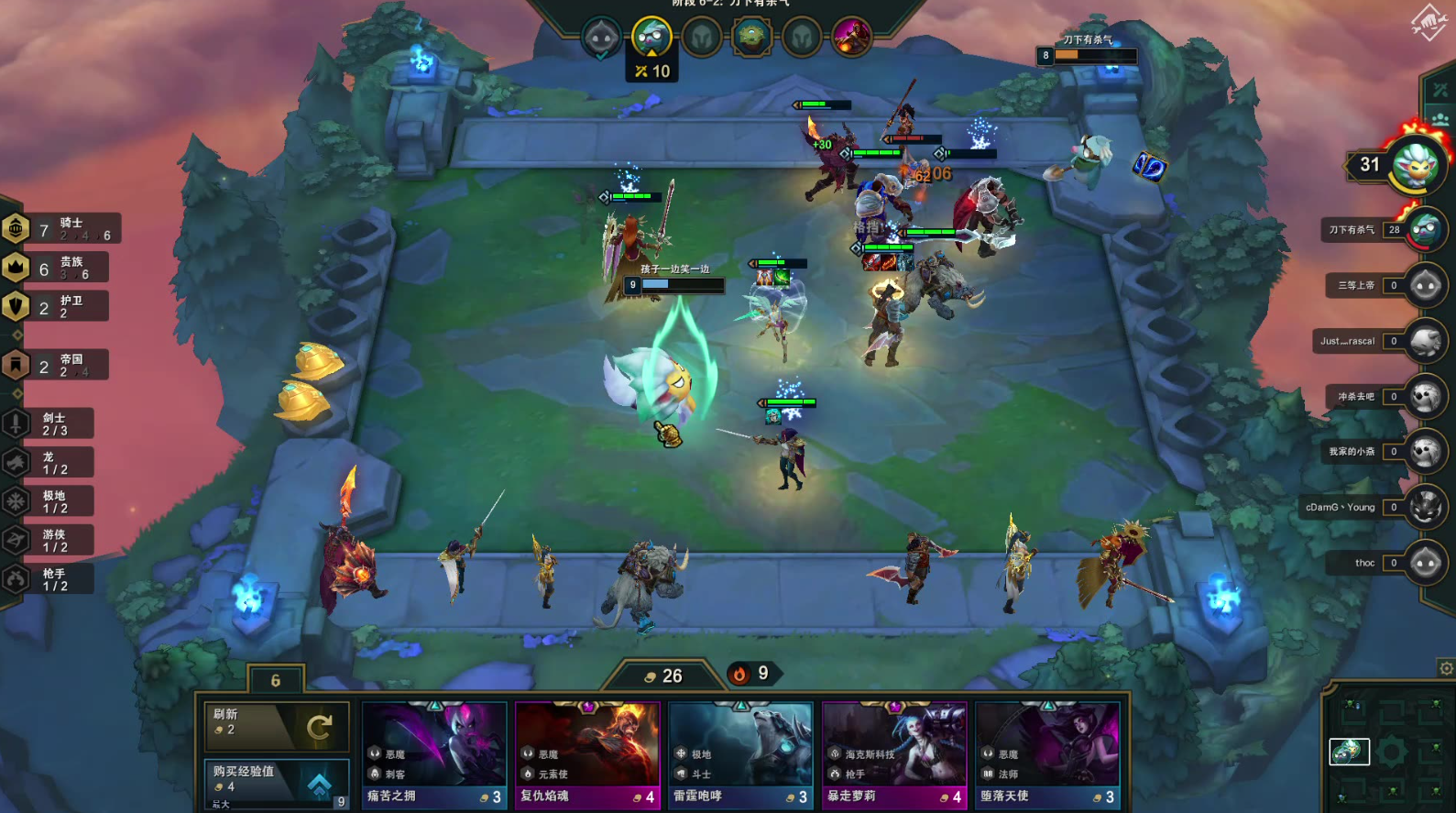Viewport: 1456px width, 813px height.
Task: Select the 游侠 trait entry
Action: click(53, 541)
